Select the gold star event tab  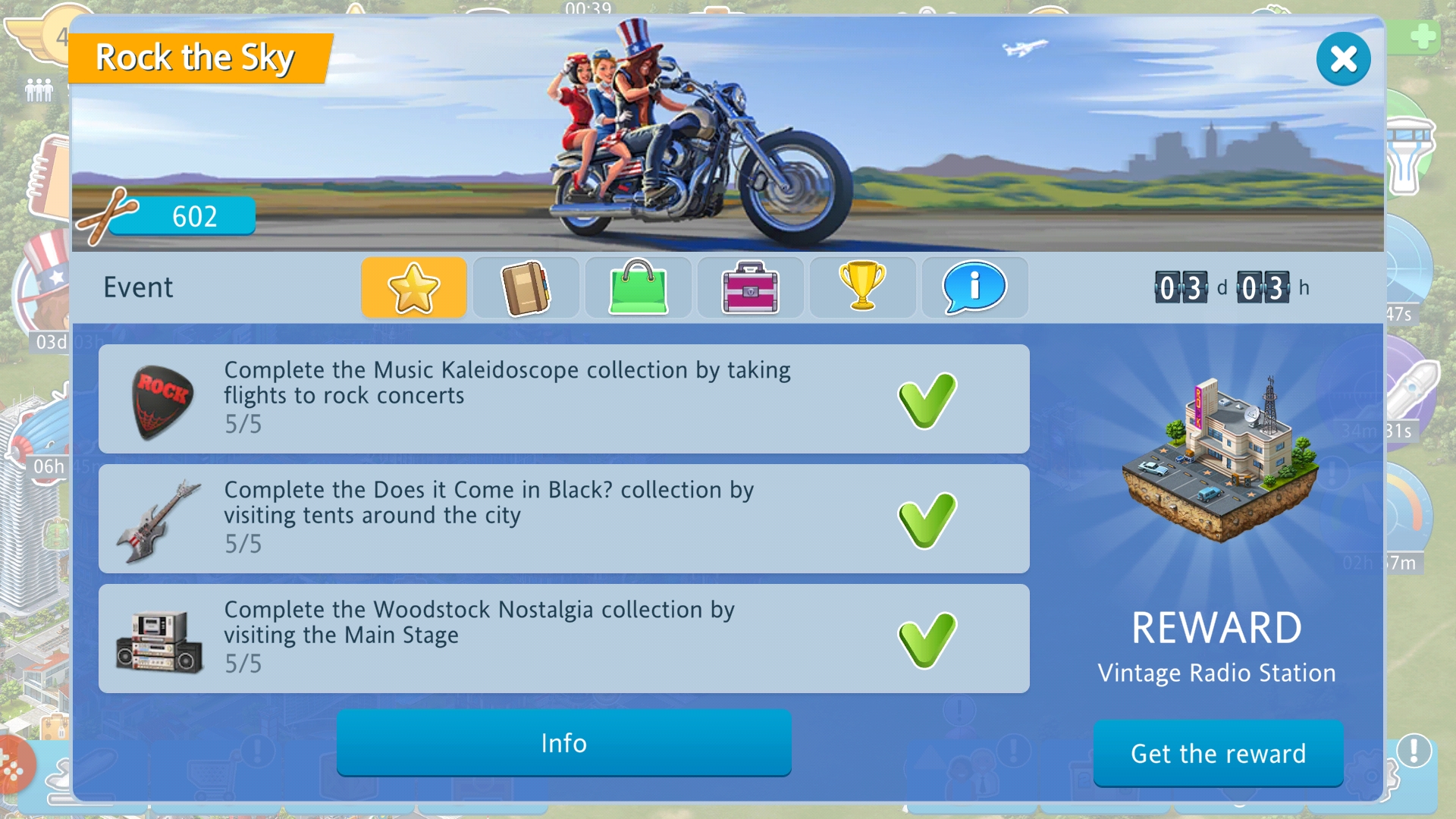tap(413, 287)
